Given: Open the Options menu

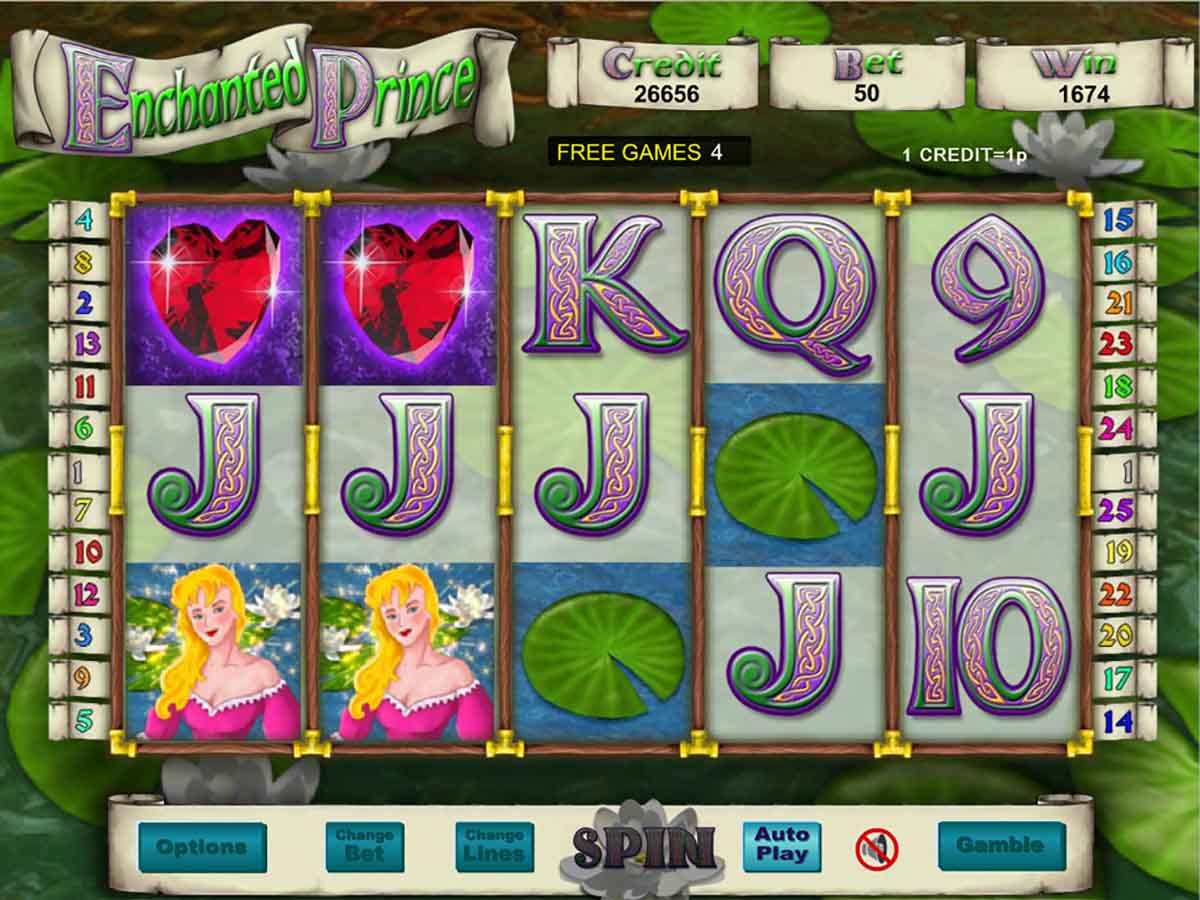Looking at the screenshot, I should click(x=202, y=847).
